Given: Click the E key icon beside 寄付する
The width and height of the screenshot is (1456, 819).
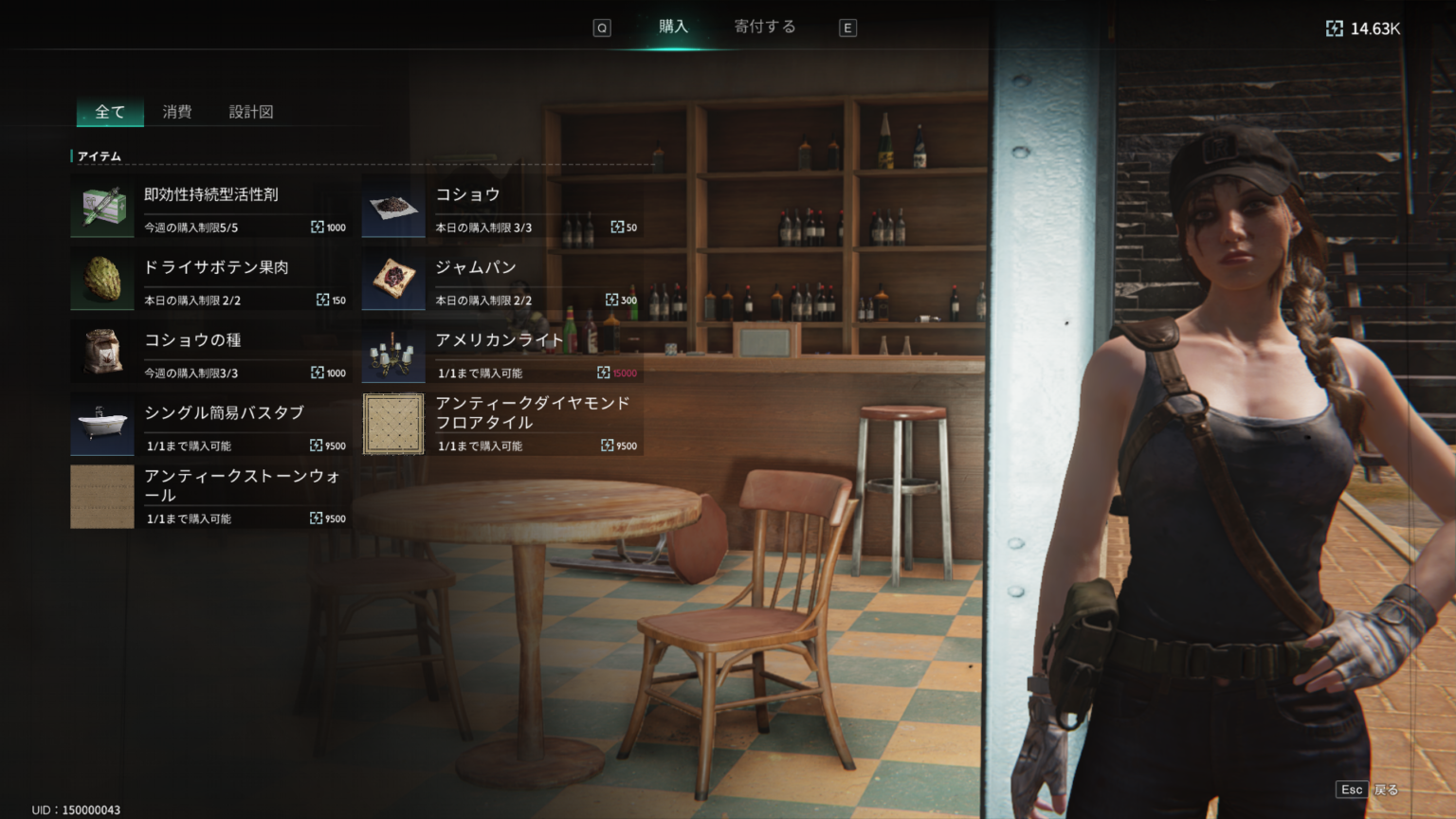Looking at the screenshot, I should (x=847, y=27).
